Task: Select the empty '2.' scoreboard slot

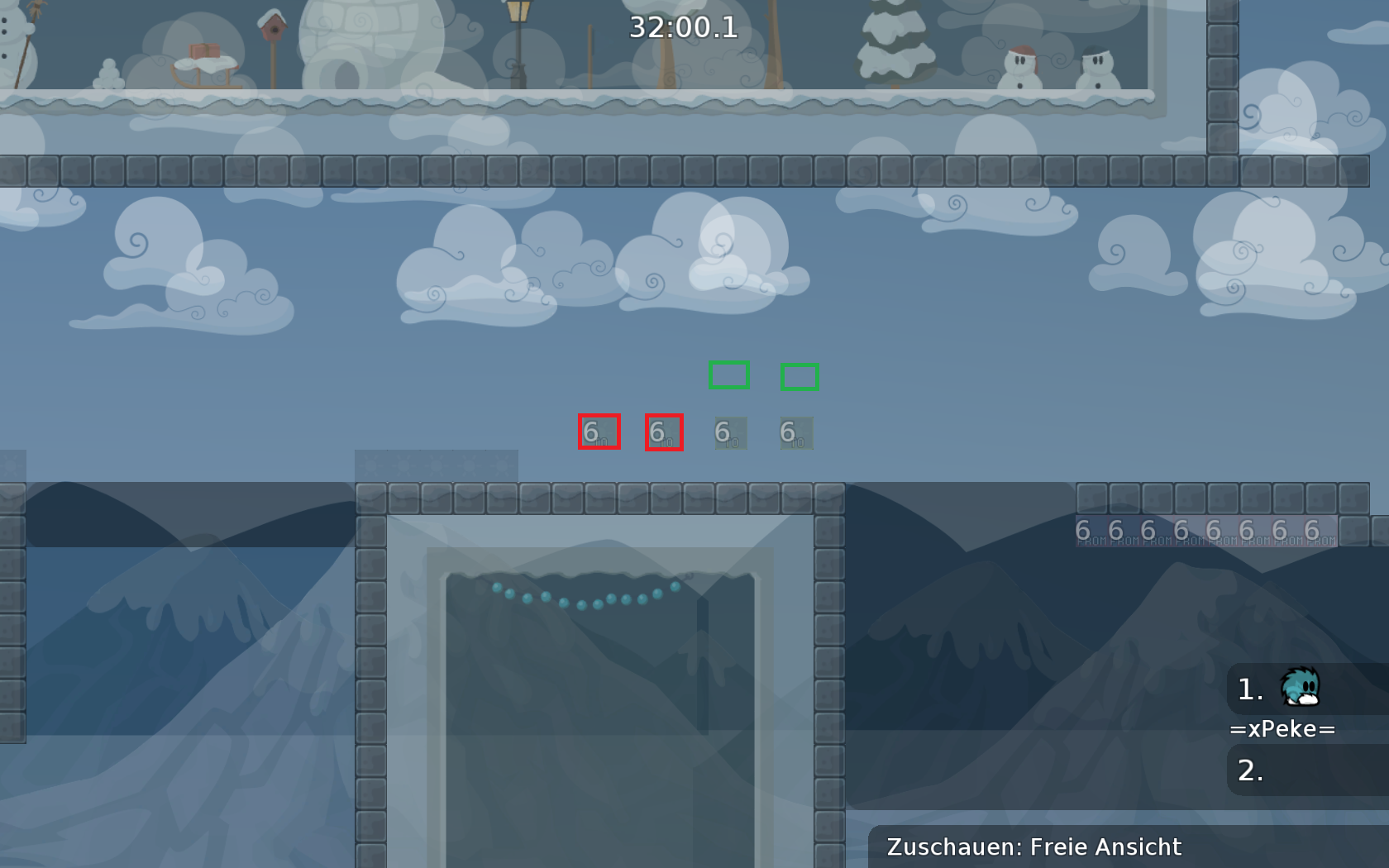Action: (1248, 770)
